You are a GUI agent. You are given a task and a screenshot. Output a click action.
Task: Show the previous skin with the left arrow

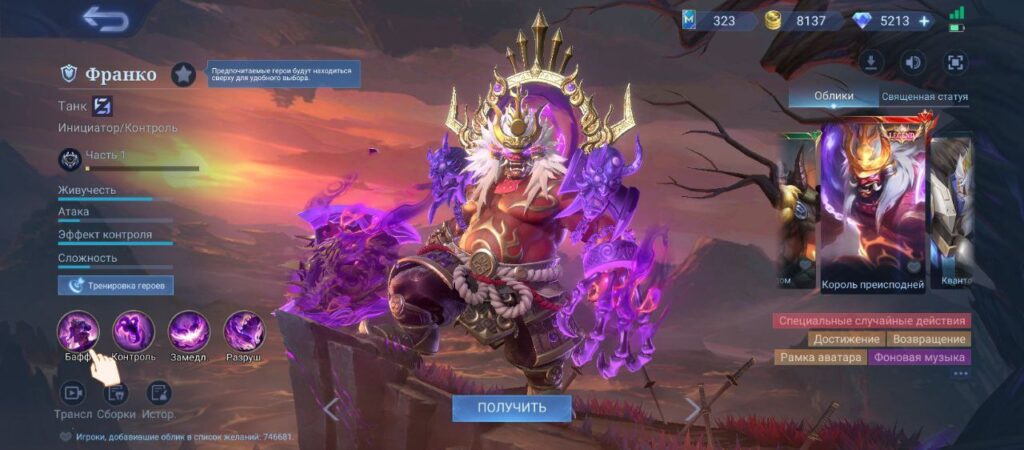coord(331,408)
